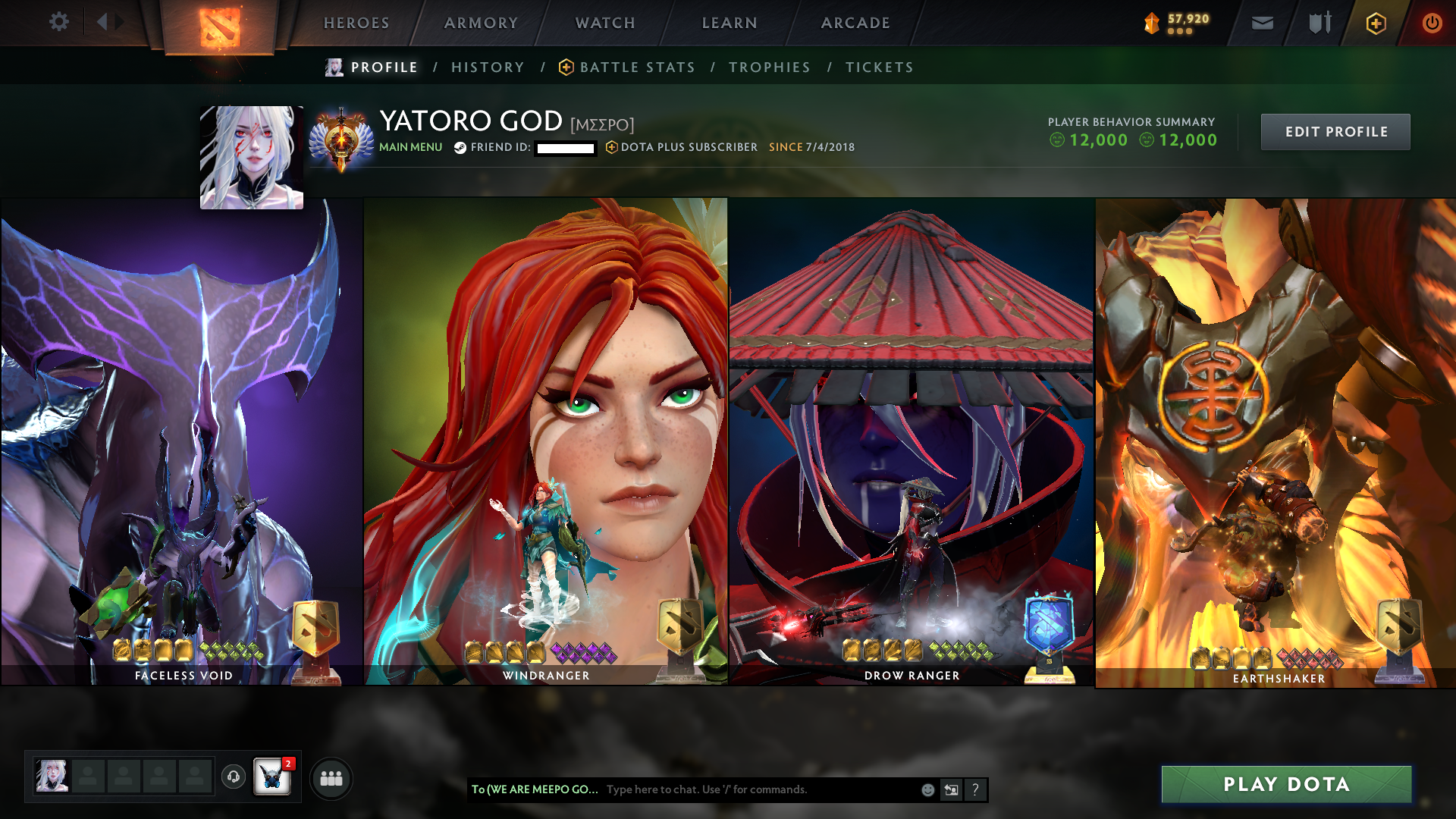Open chat help via the question mark icon

(975, 789)
